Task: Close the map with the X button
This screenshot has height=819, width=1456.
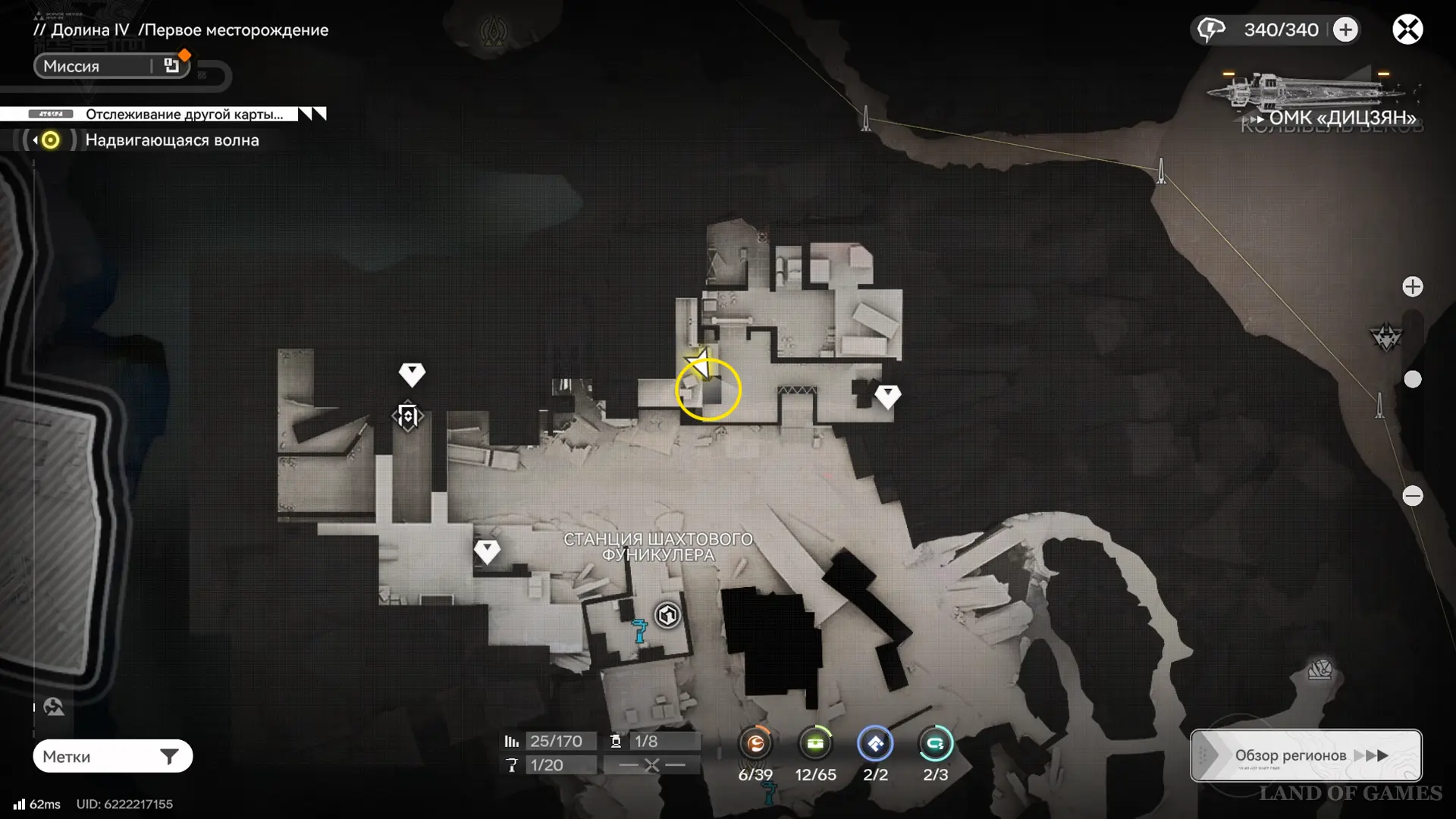Action: (x=1407, y=30)
